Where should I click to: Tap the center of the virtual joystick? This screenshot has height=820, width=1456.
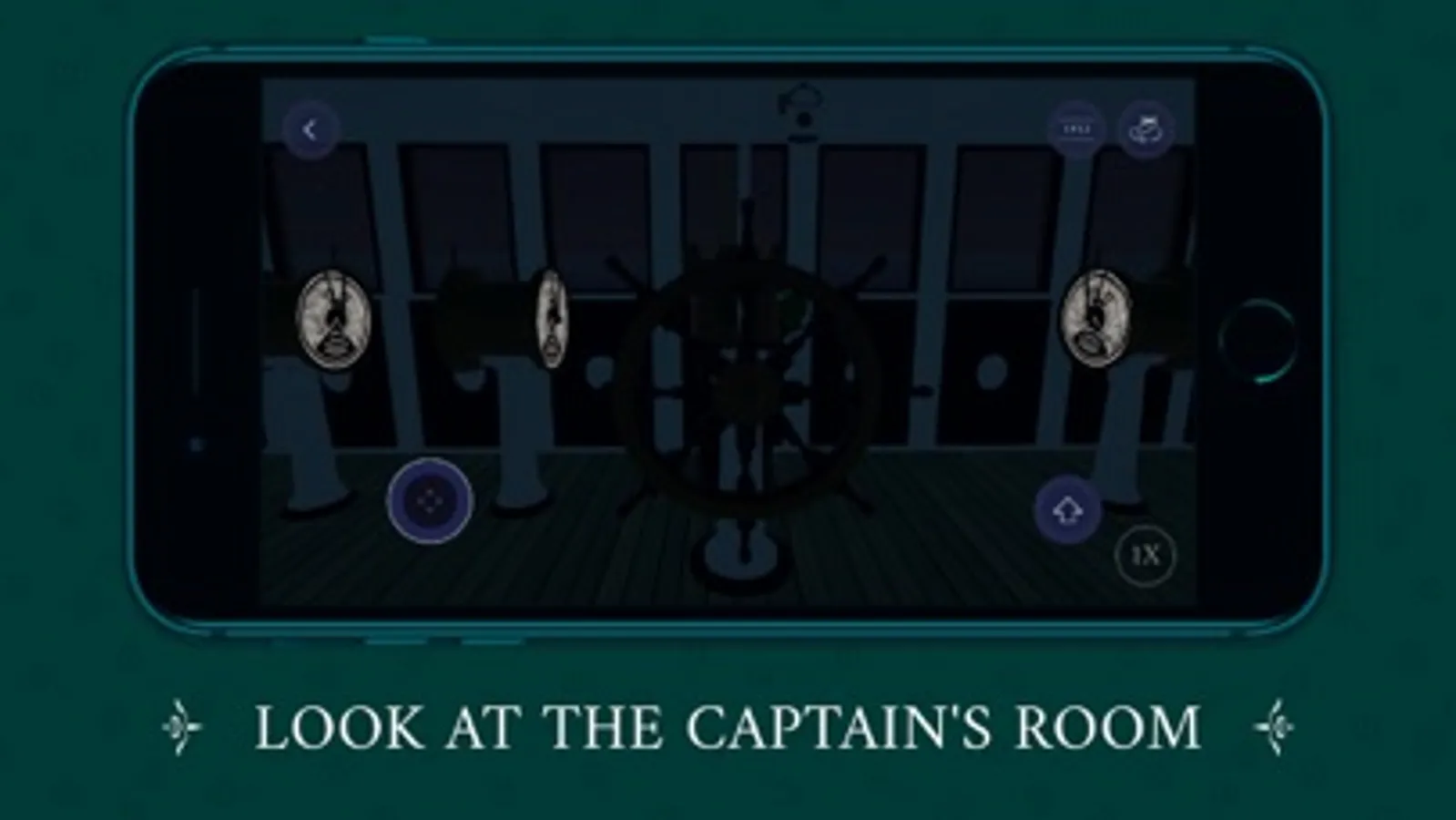pyautogui.click(x=428, y=502)
